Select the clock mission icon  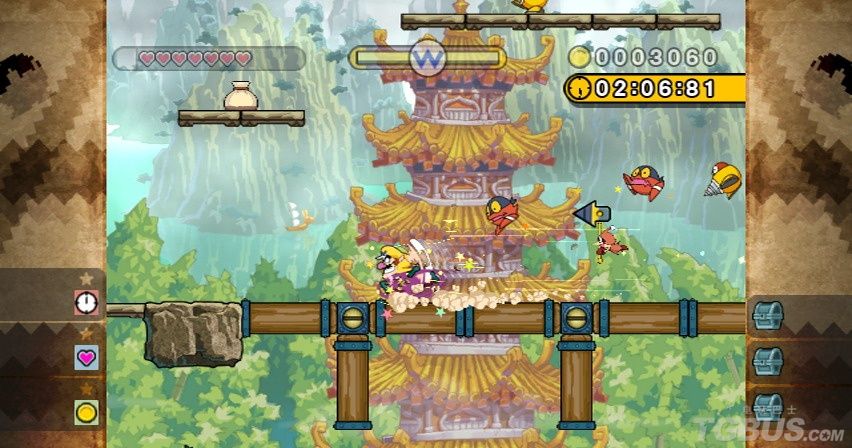(86, 301)
